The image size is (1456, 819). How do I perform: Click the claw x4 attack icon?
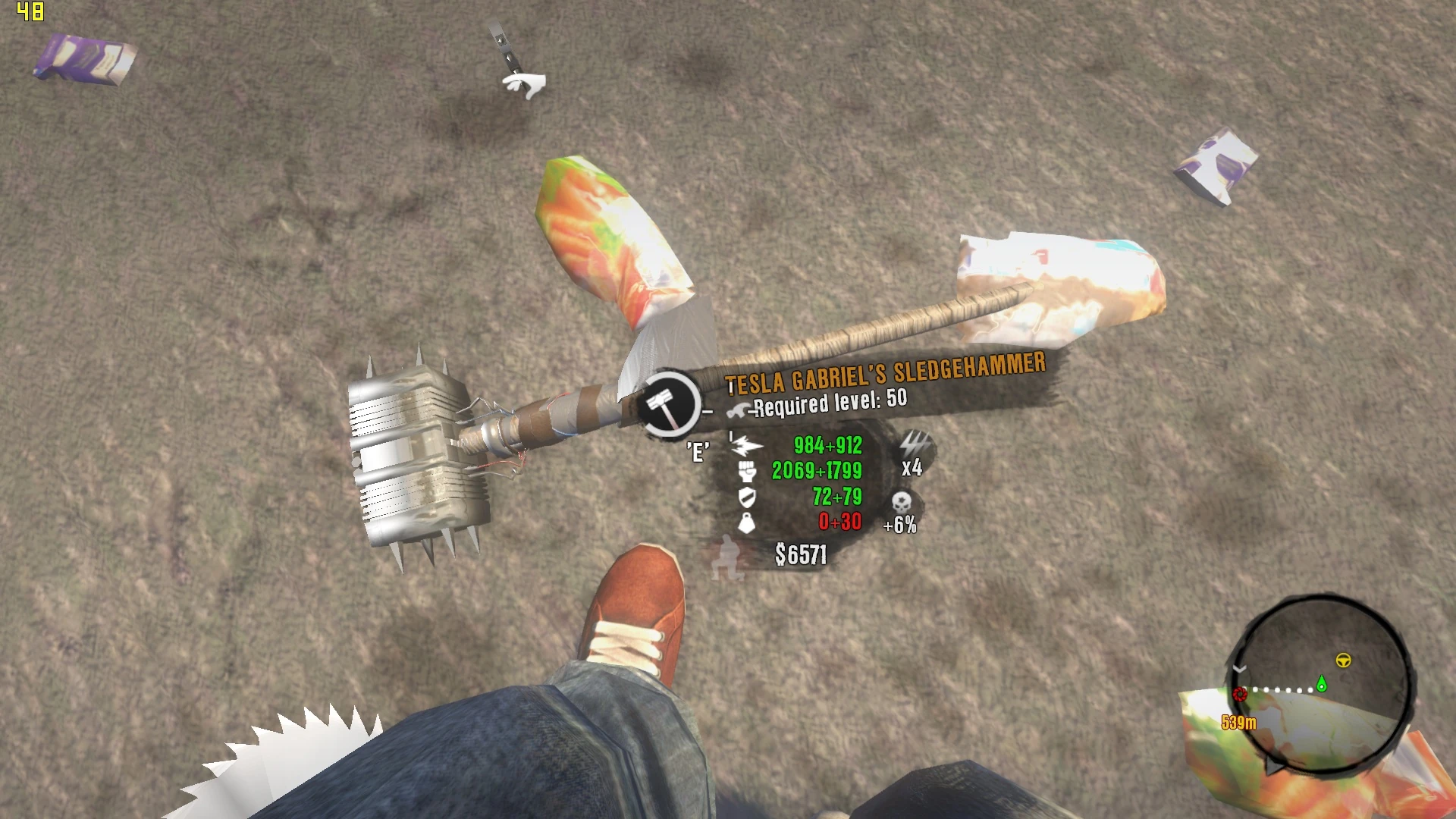tap(914, 444)
